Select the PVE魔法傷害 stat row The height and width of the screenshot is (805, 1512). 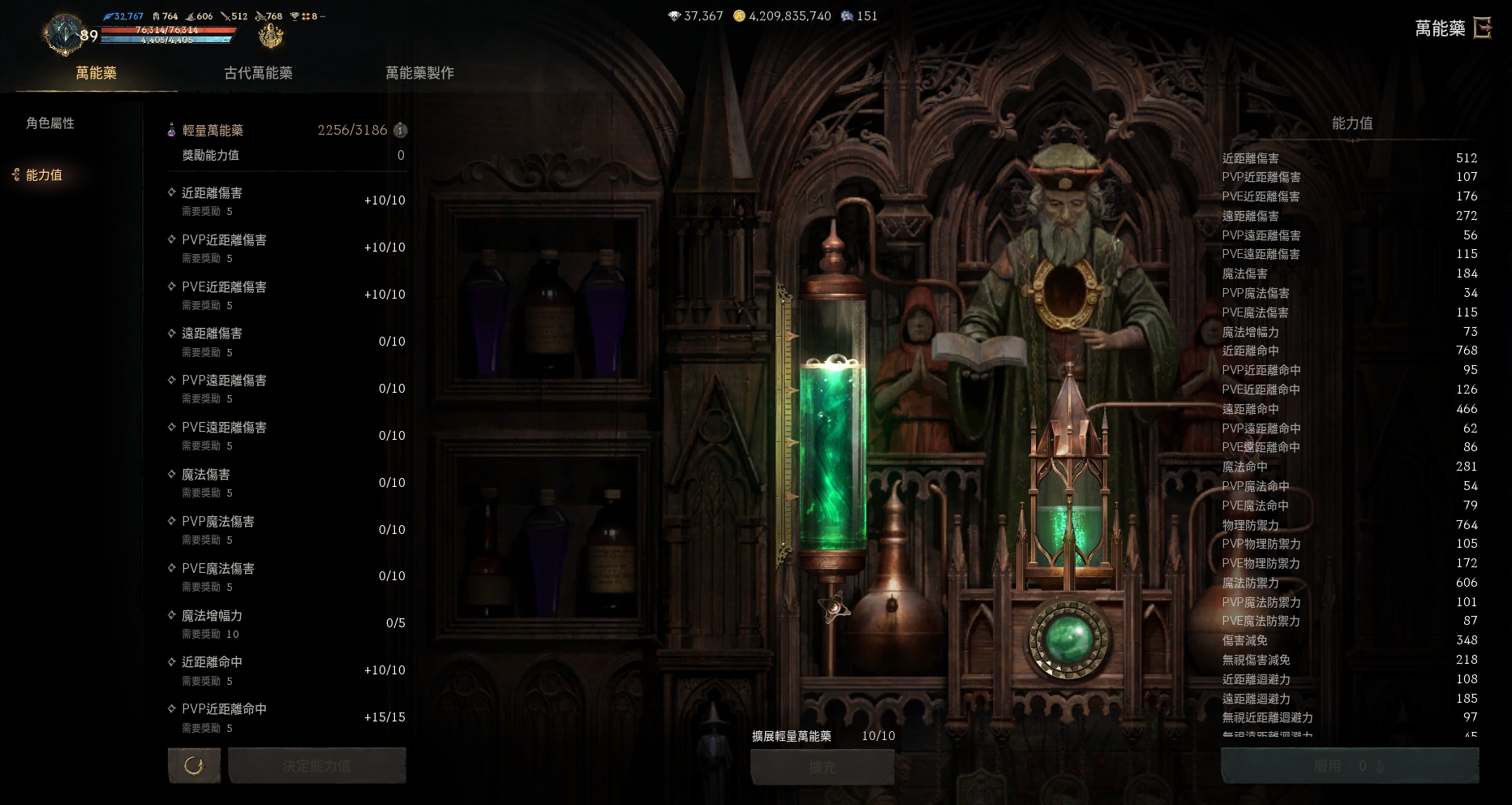tap(286, 576)
